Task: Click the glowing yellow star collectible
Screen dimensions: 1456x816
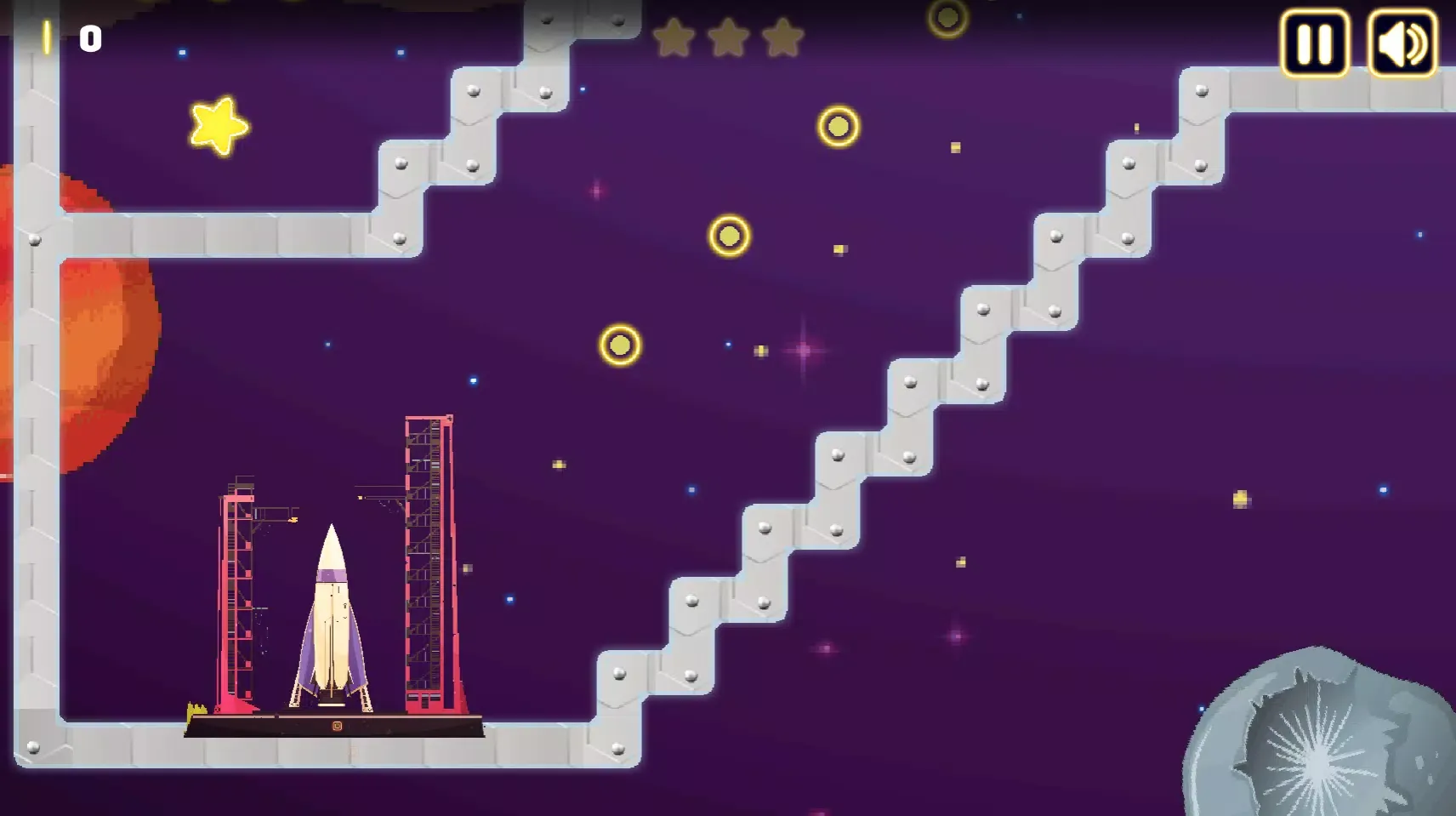Action: pos(216,126)
